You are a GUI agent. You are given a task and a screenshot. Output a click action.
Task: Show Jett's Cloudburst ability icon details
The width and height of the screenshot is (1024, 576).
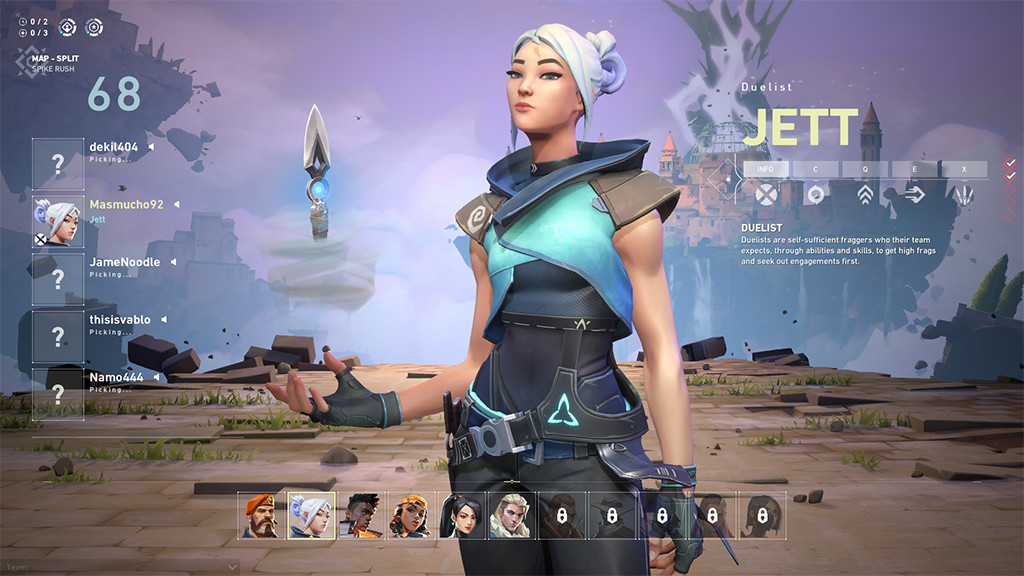(x=815, y=194)
